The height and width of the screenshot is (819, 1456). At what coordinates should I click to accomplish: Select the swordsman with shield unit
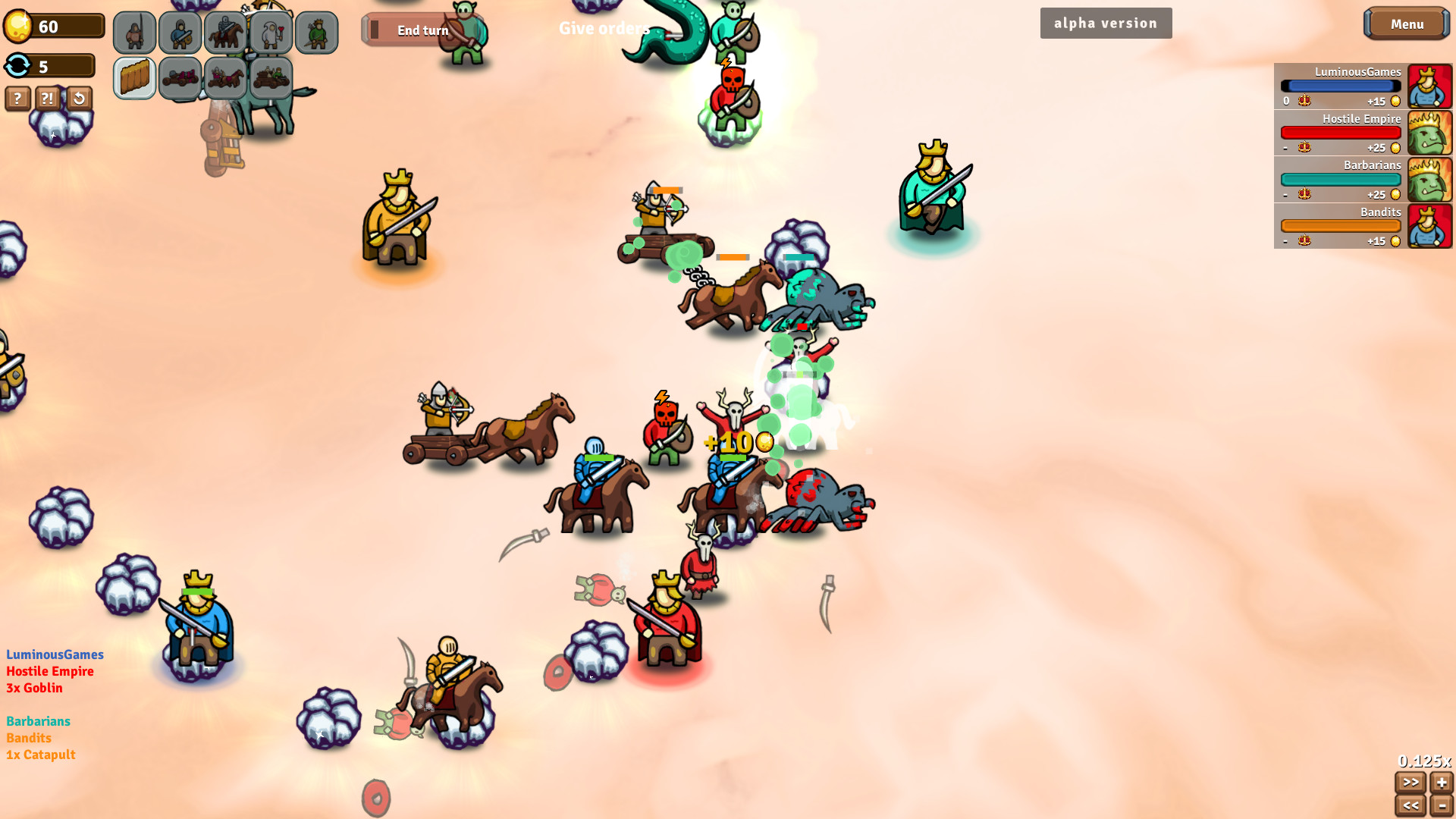click(180, 33)
